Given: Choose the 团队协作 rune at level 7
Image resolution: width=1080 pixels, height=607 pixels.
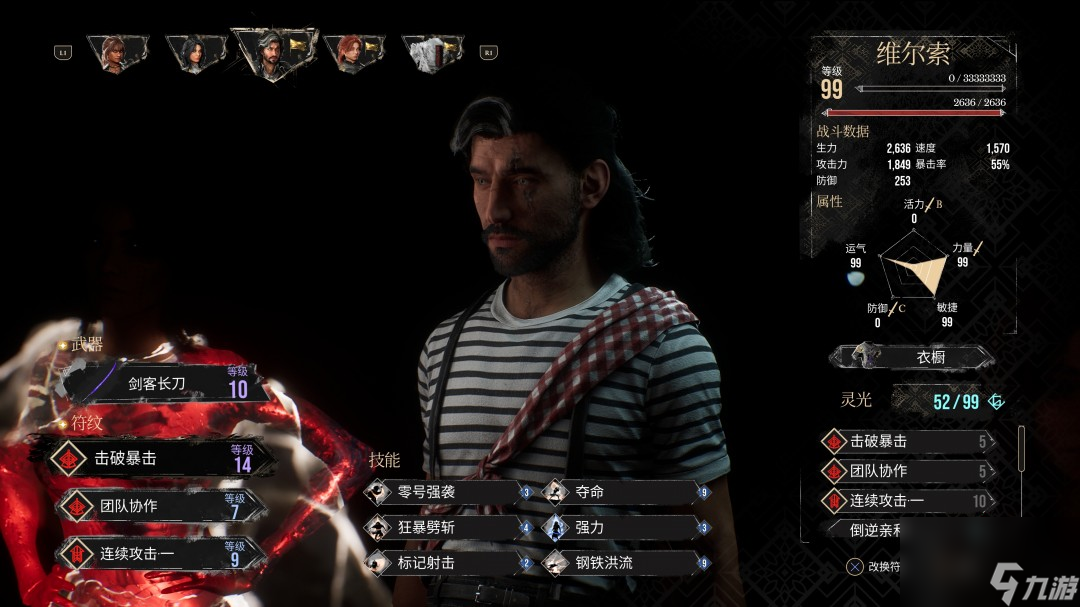Looking at the screenshot, I should tap(160, 505).
